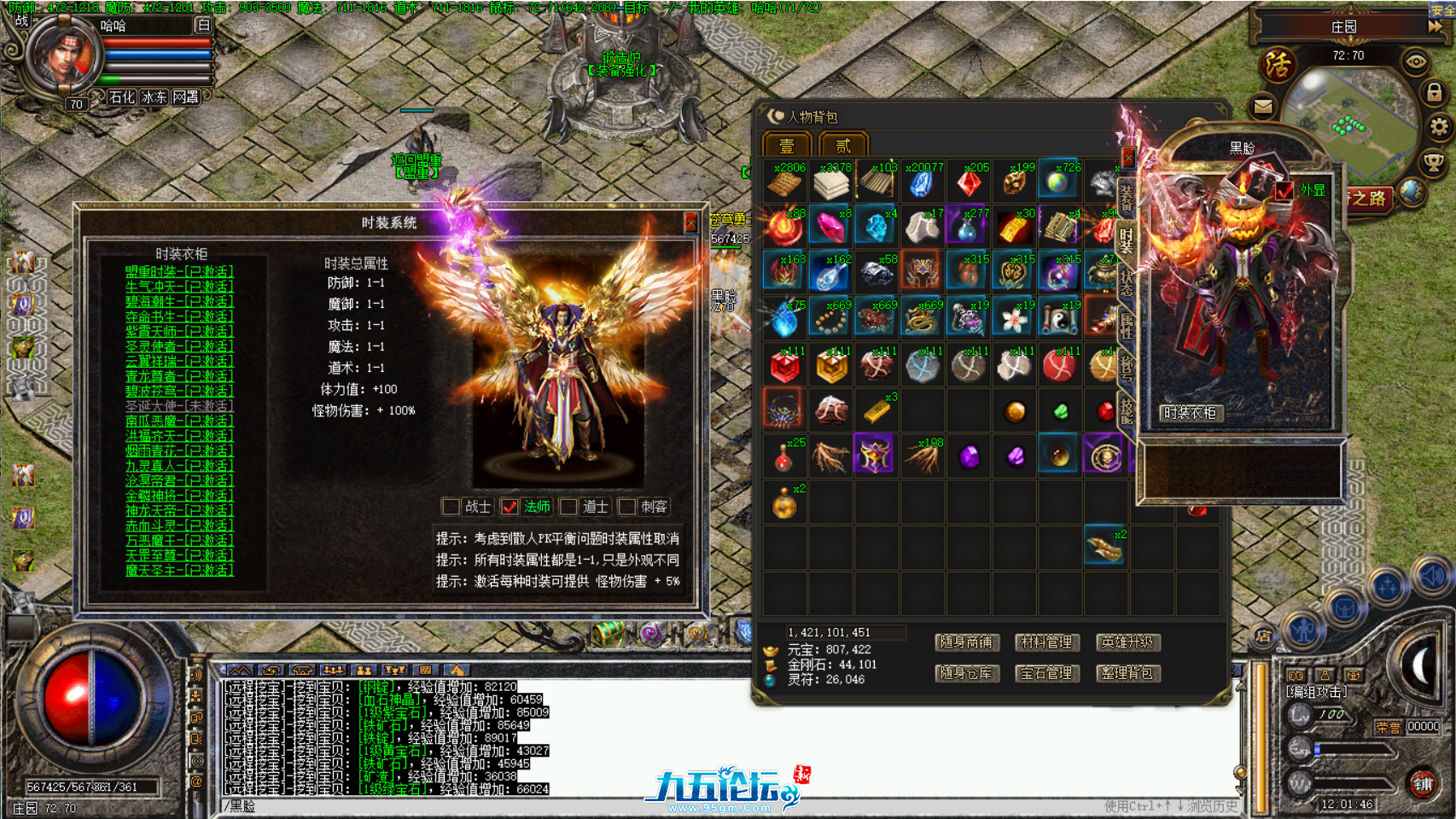Open the 状态 tab on character panel
Image resolution: width=1456 pixels, height=819 pixels.
(x=1127, y=283)
